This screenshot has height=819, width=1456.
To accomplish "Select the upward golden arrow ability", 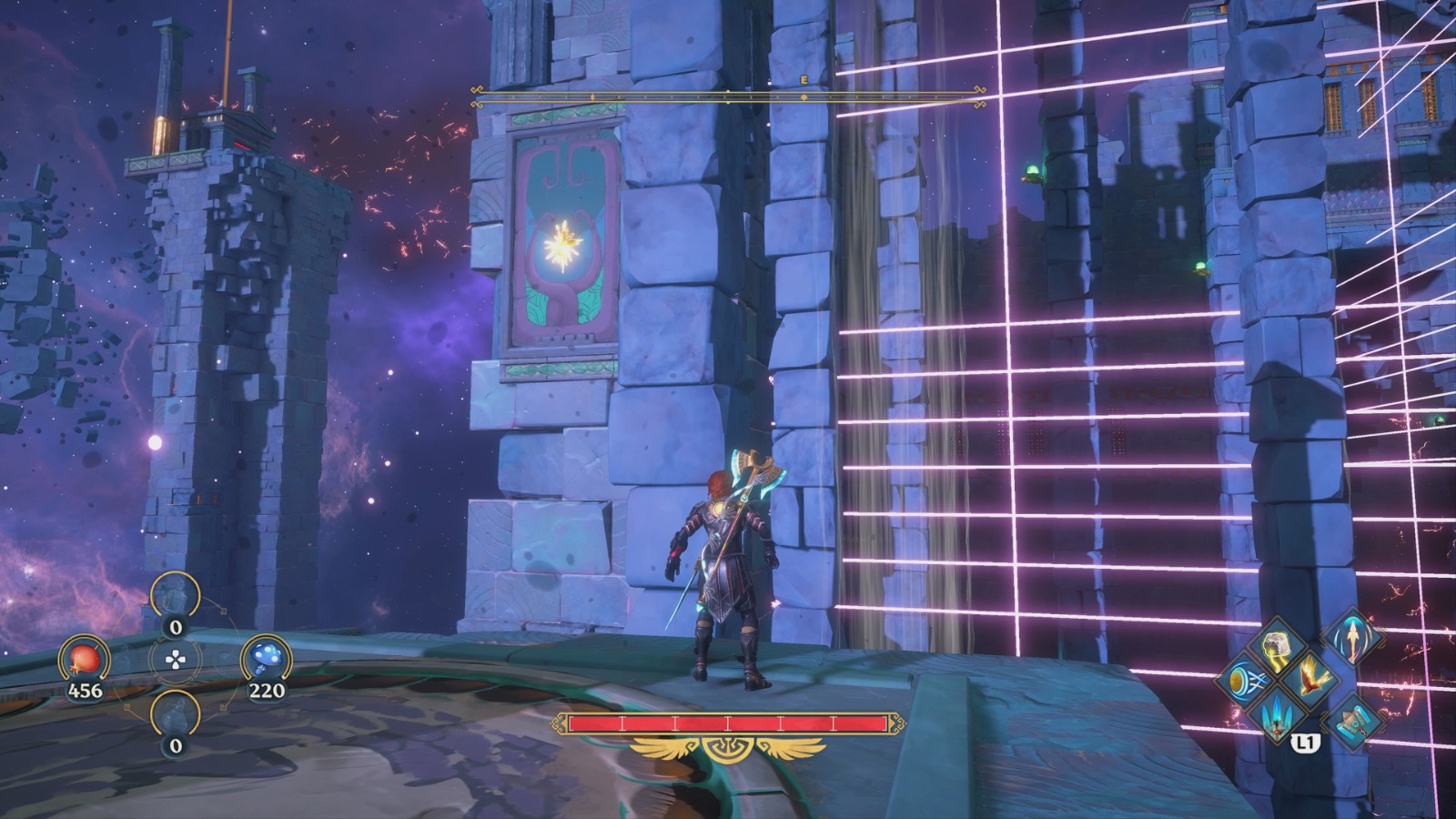I will tap(1354, 638).
